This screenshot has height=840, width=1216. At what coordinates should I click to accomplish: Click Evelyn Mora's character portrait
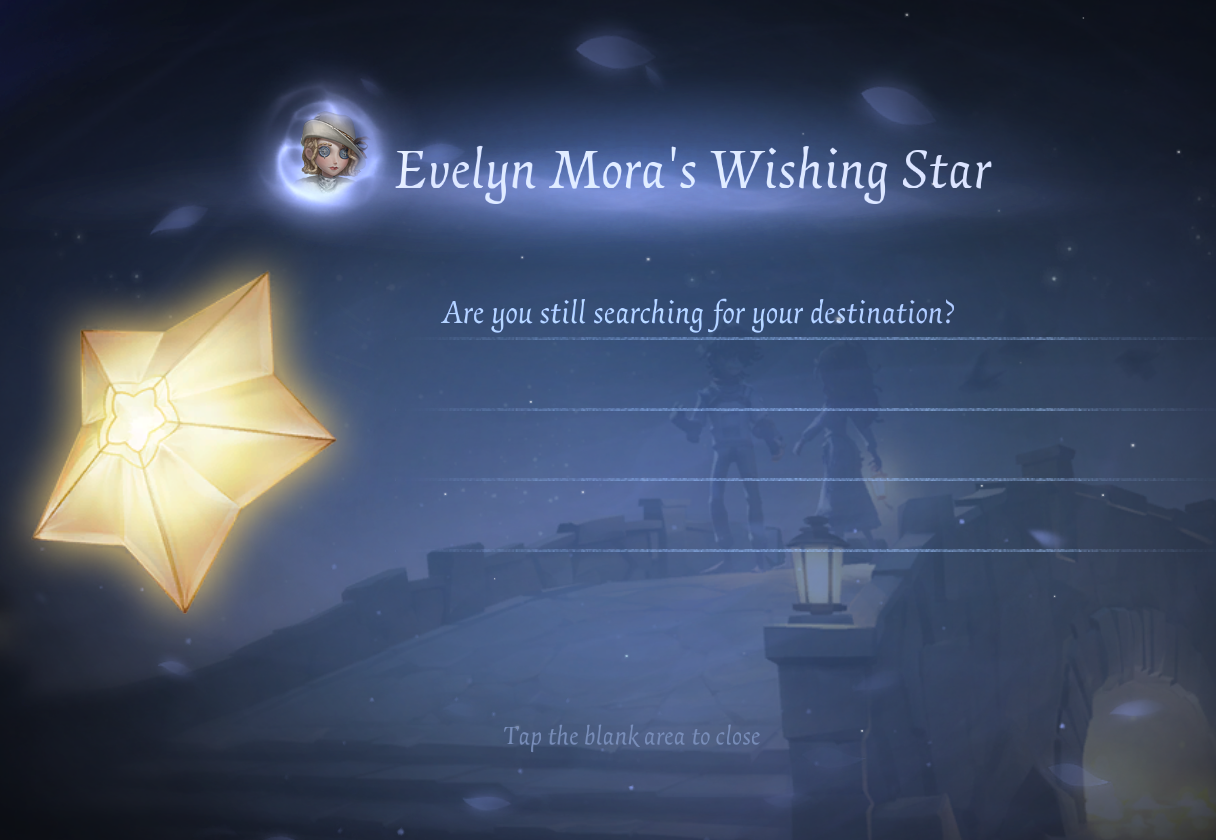coord(330,154)
